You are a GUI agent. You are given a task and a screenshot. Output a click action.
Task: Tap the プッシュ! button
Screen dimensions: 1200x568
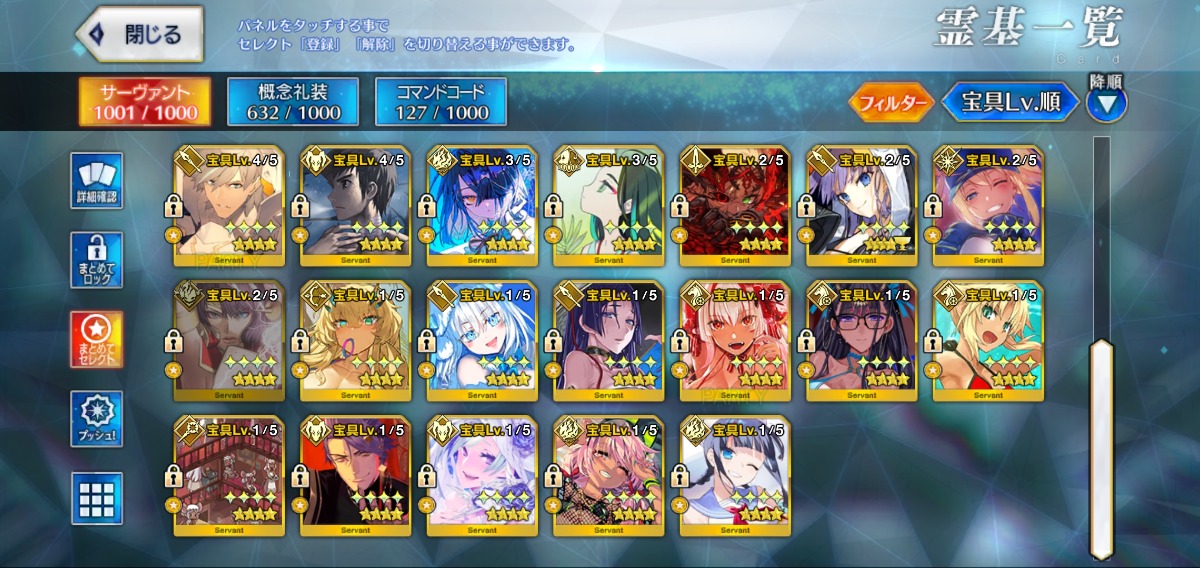(97, 418)
